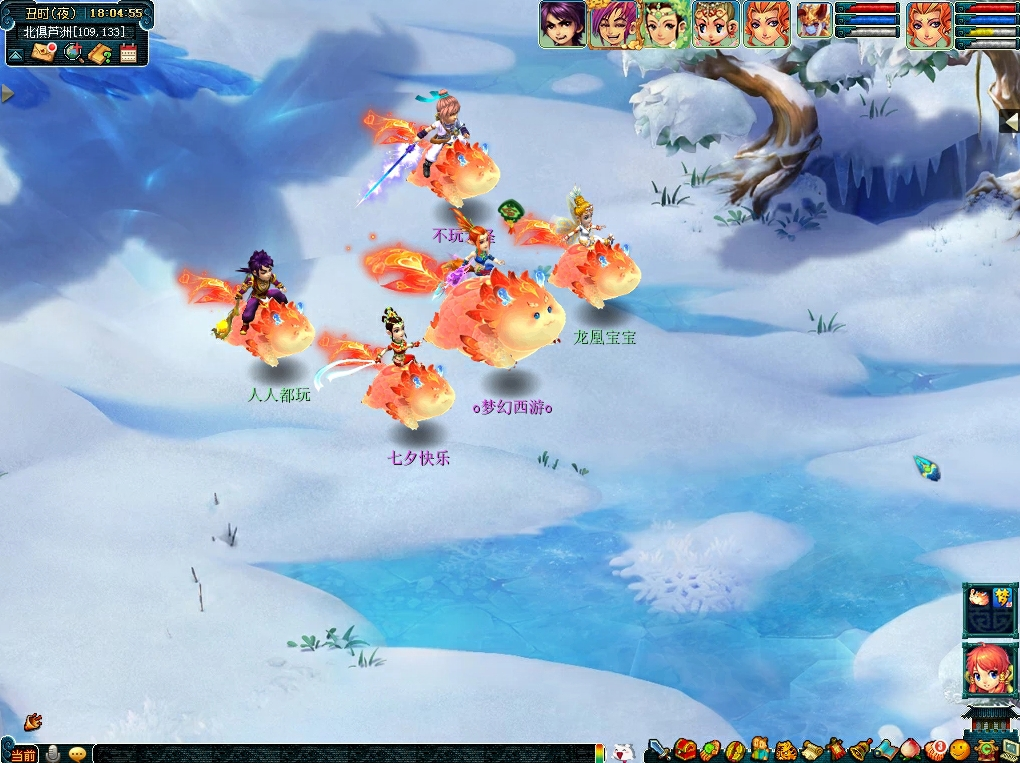Toggle the microphone voice chat icon
The height and width of the screenshot is (763, 1020).
tap(52, 753)
